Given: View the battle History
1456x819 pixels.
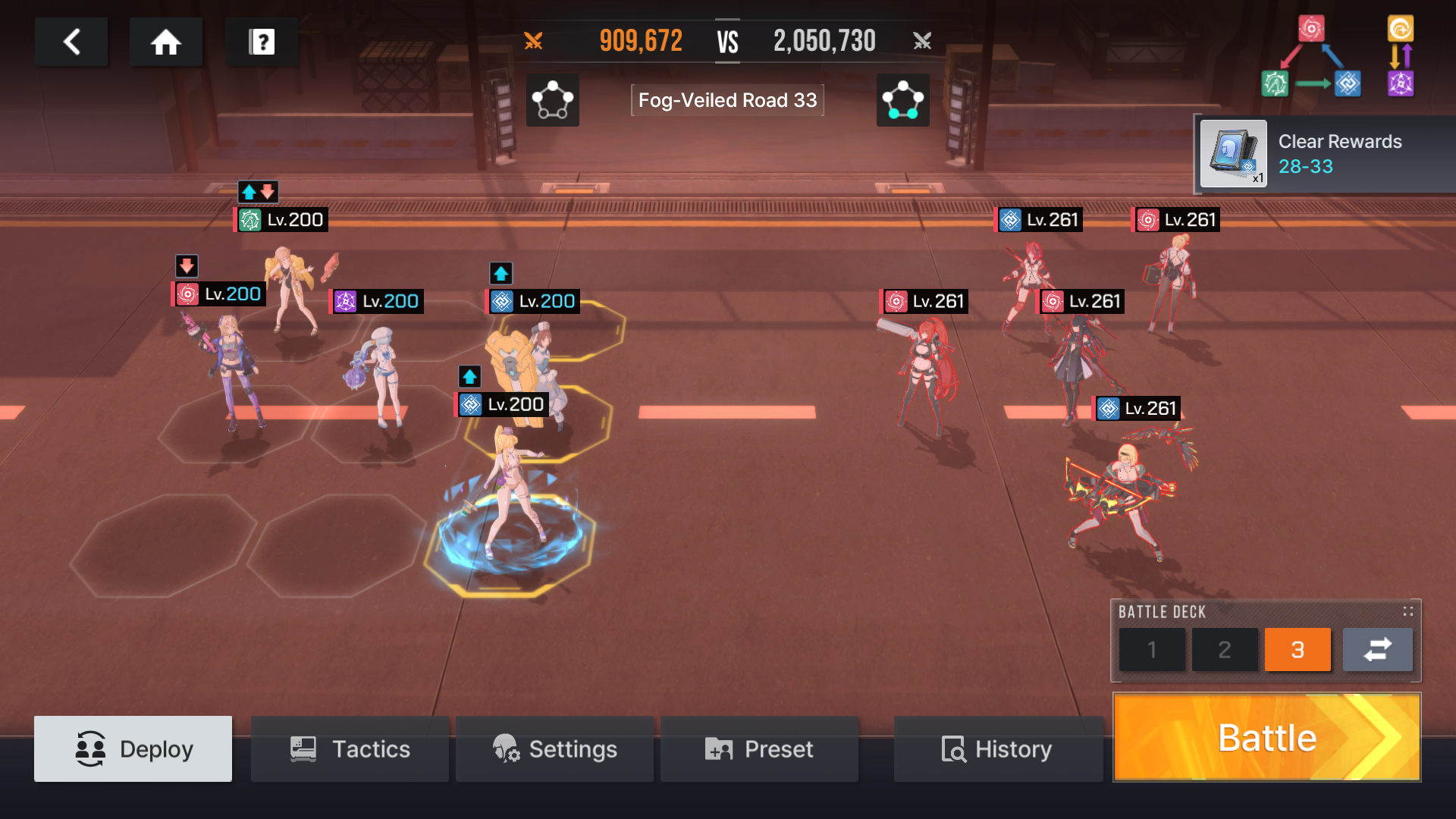Looking at the screenshot, I should [997, 748].
